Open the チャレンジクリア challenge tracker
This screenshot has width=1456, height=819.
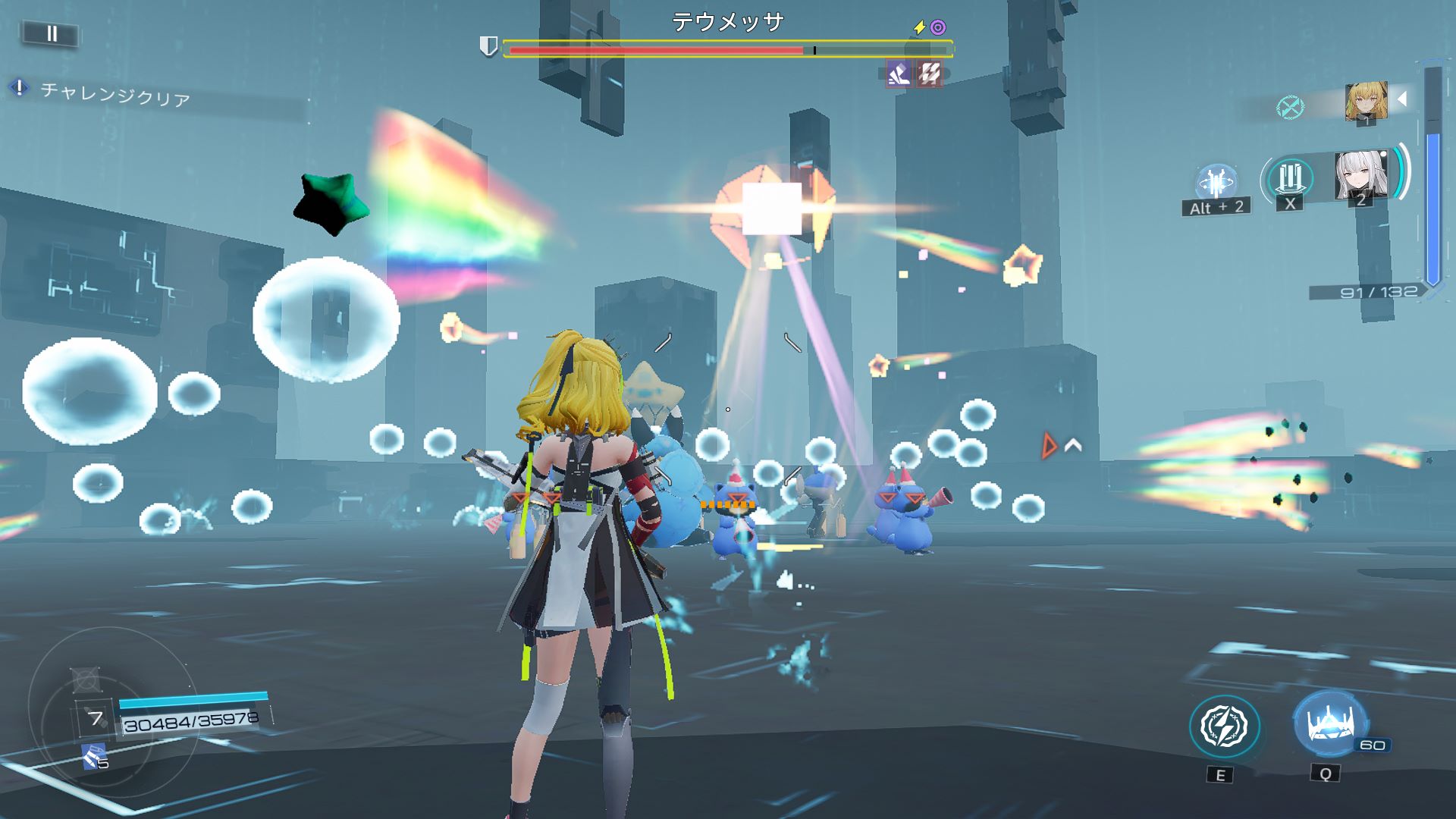pos(114,94)
